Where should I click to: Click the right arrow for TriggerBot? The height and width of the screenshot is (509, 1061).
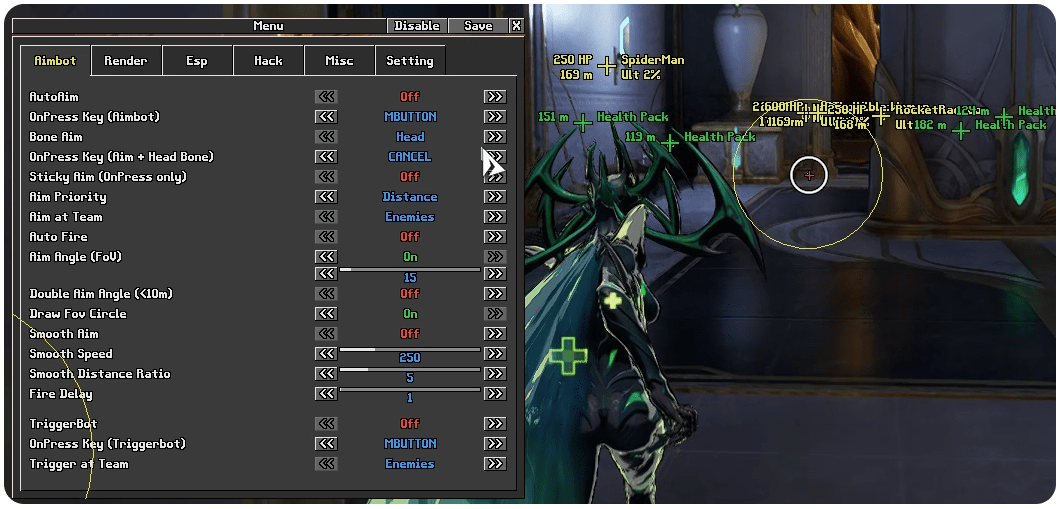(x=494, y=424)
